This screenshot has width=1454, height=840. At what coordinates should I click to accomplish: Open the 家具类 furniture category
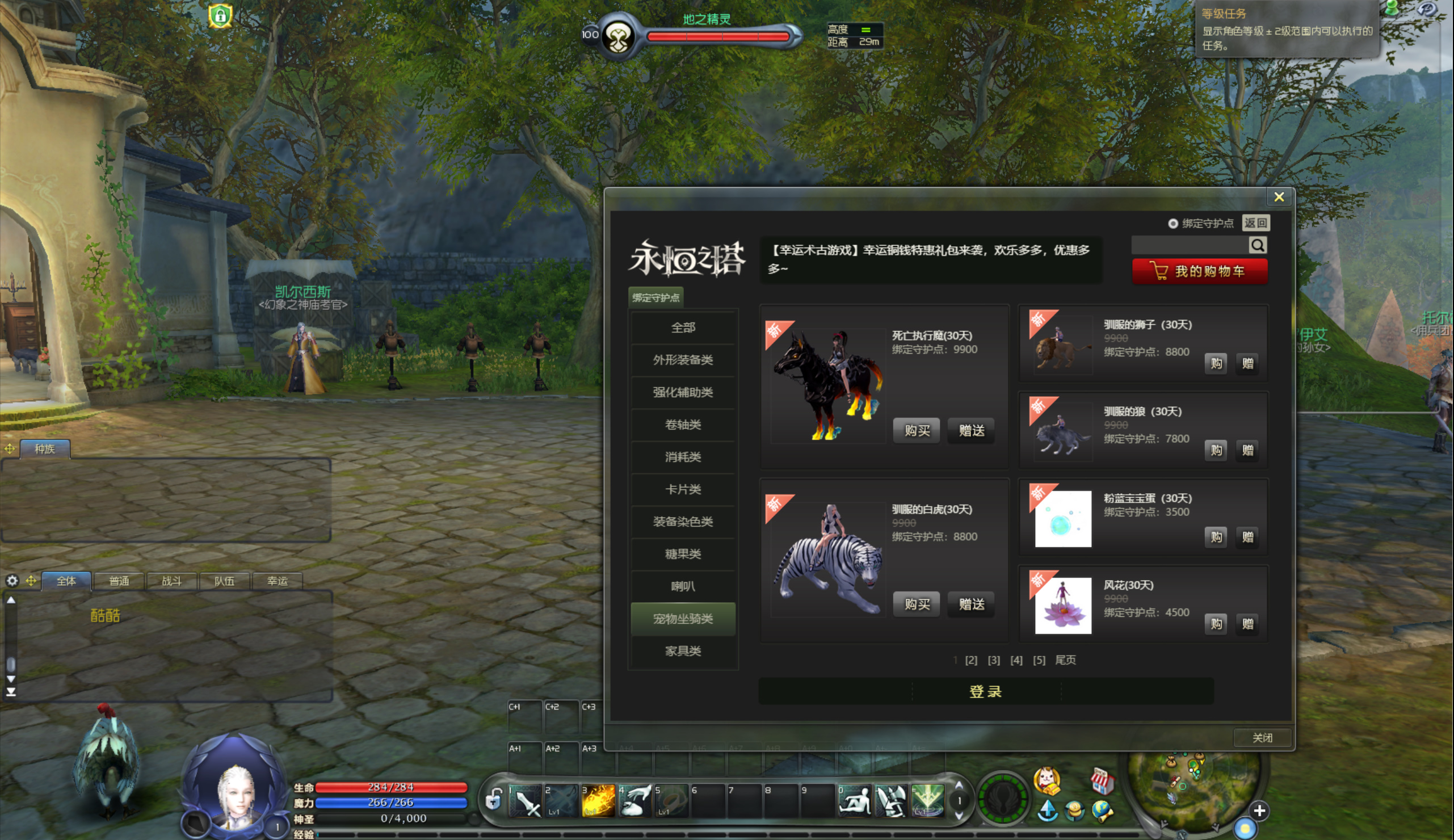683,651
